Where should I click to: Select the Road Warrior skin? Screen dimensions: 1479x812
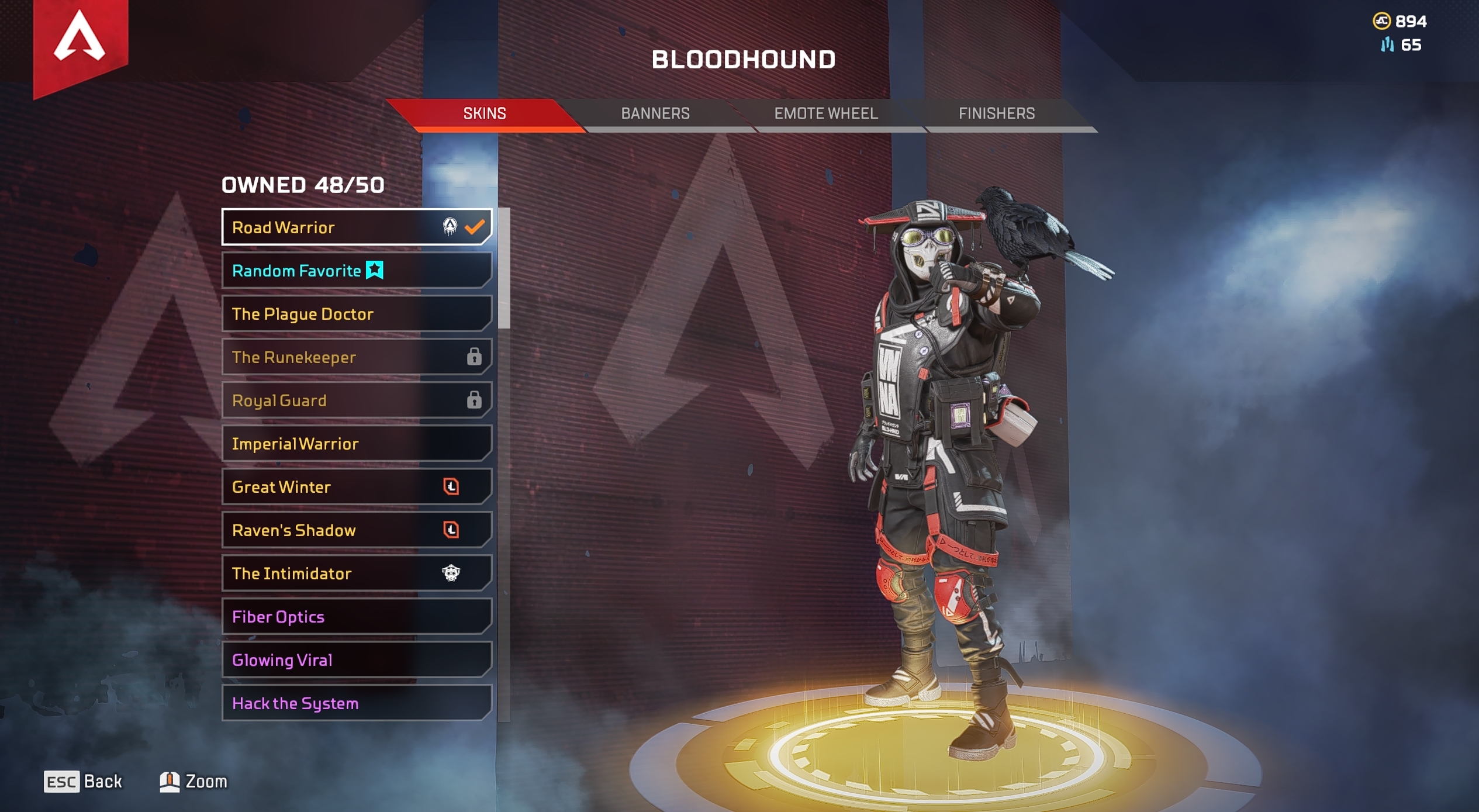pyautogui.click(x=356, y=227)
